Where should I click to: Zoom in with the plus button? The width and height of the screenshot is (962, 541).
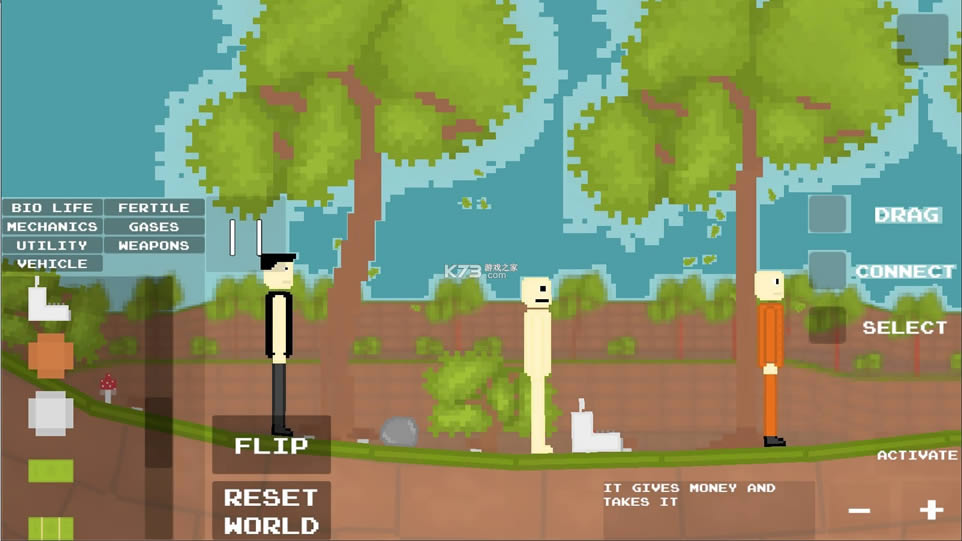coord(931,510)
